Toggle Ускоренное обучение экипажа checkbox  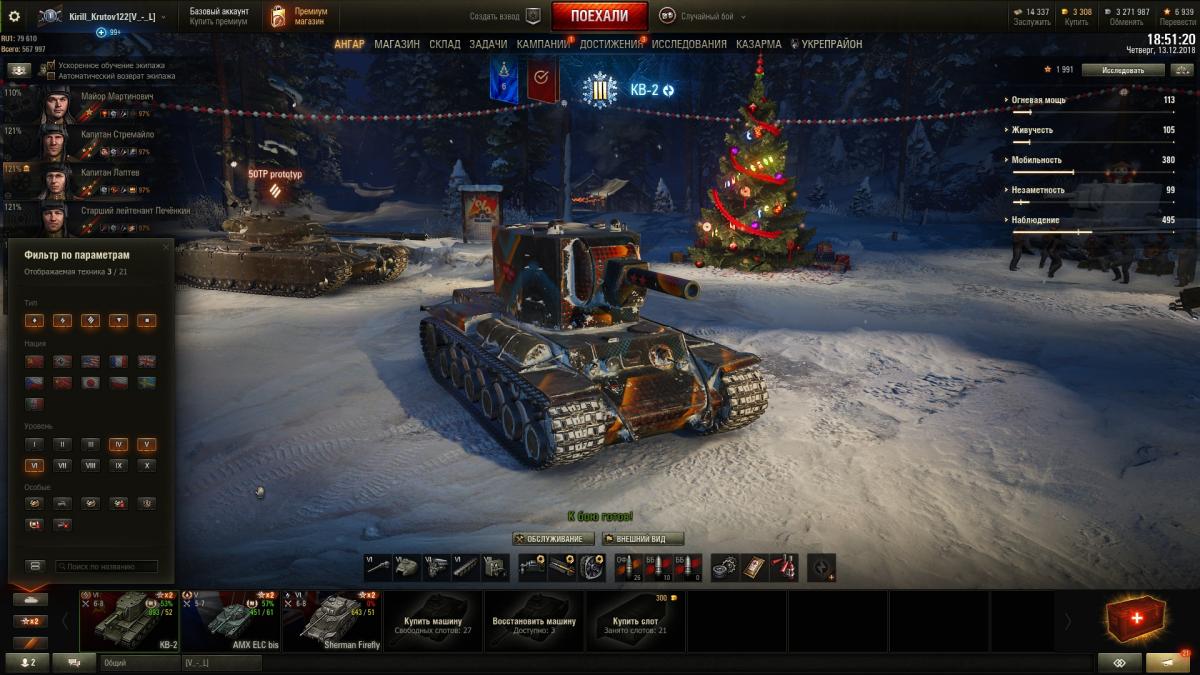pyautogui.click(x=51, y=65)
